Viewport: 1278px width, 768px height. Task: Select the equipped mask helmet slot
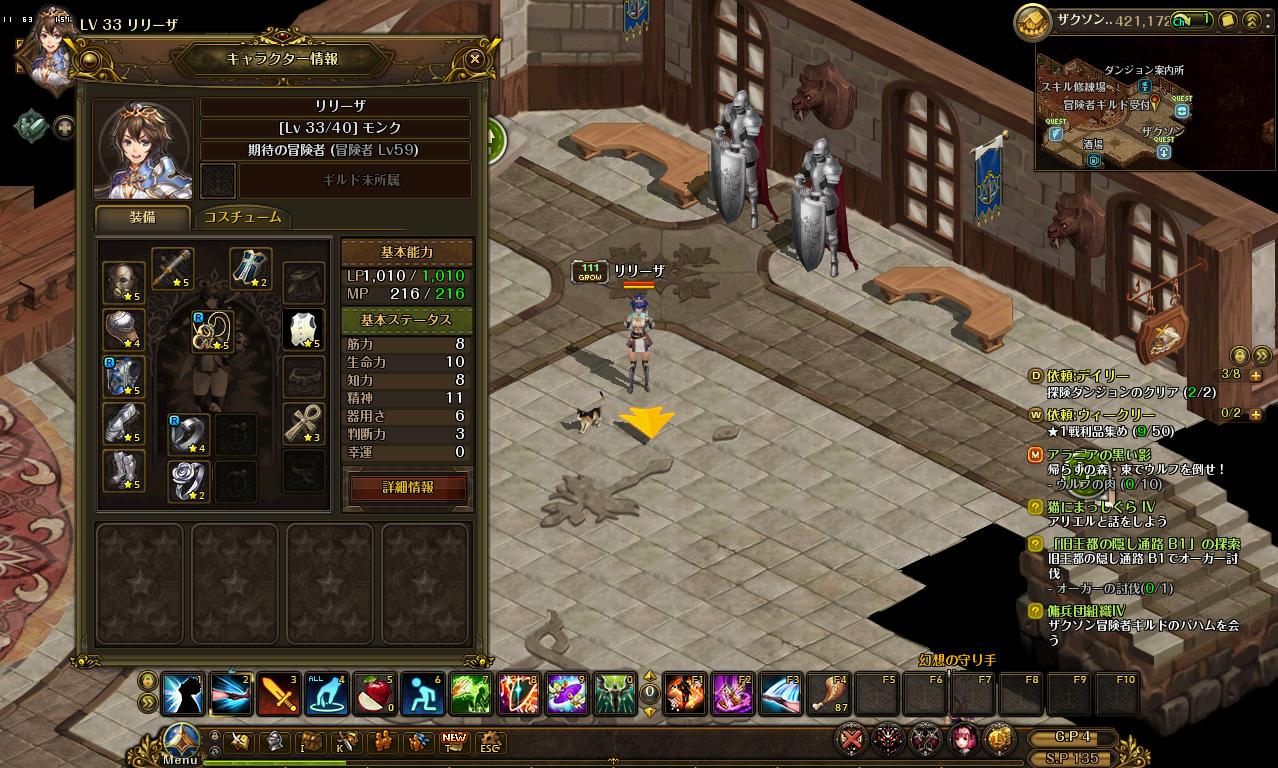coord(124,283)
